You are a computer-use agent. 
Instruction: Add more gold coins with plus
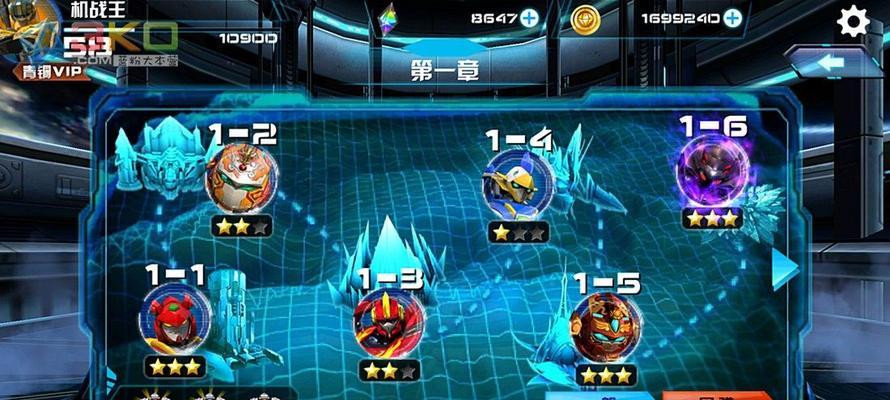pyautogui.click(x=733, y=17)
